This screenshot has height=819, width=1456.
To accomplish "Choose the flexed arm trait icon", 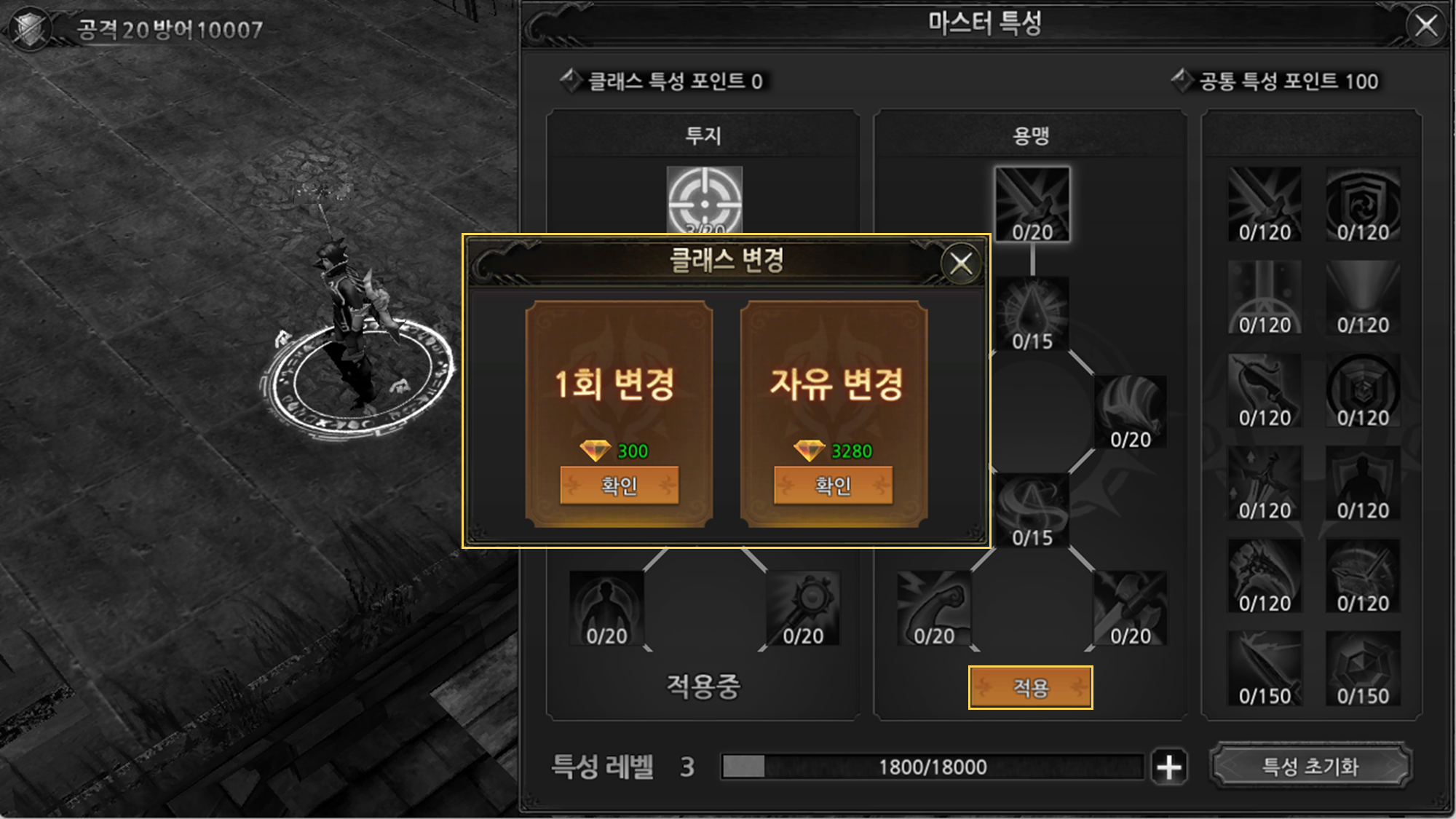I will tap(934, 608).
